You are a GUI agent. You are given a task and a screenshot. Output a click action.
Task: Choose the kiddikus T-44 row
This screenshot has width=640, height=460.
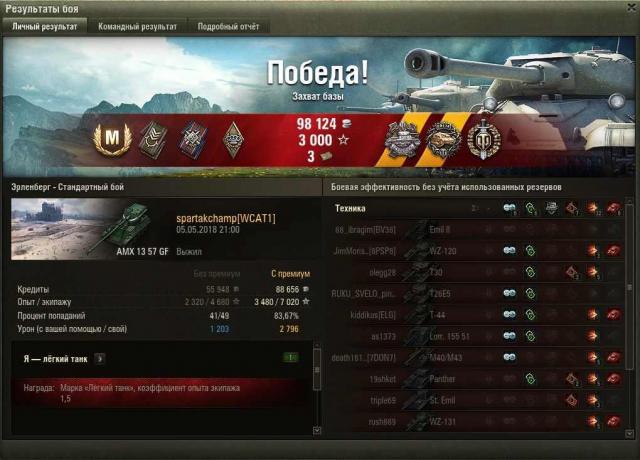pos(478,315)
